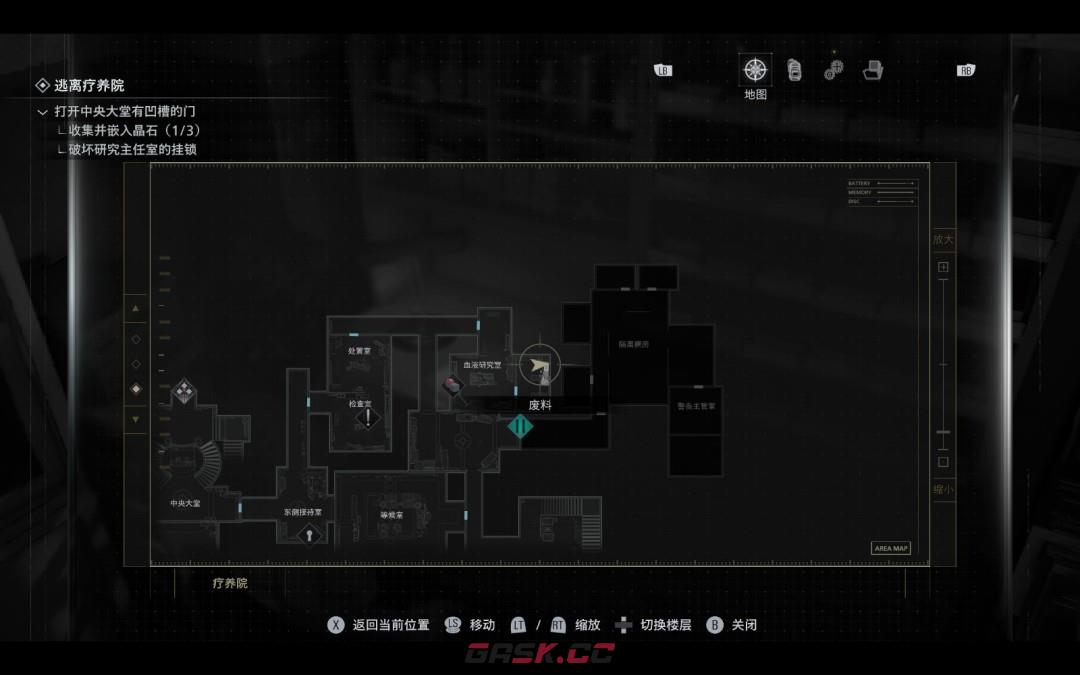The image size is (1080, 675).
Task: Adjust the map zoom slider handle
Action: 943,433
